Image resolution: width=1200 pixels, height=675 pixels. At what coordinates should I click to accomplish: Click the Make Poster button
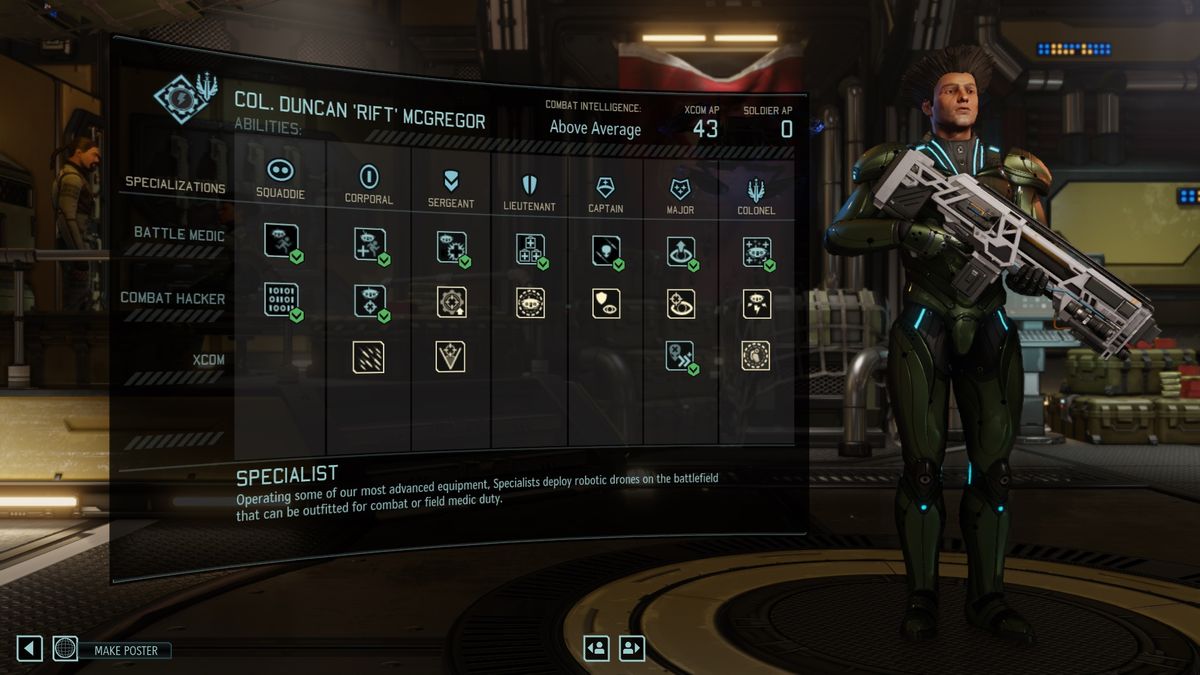(126, 650)
